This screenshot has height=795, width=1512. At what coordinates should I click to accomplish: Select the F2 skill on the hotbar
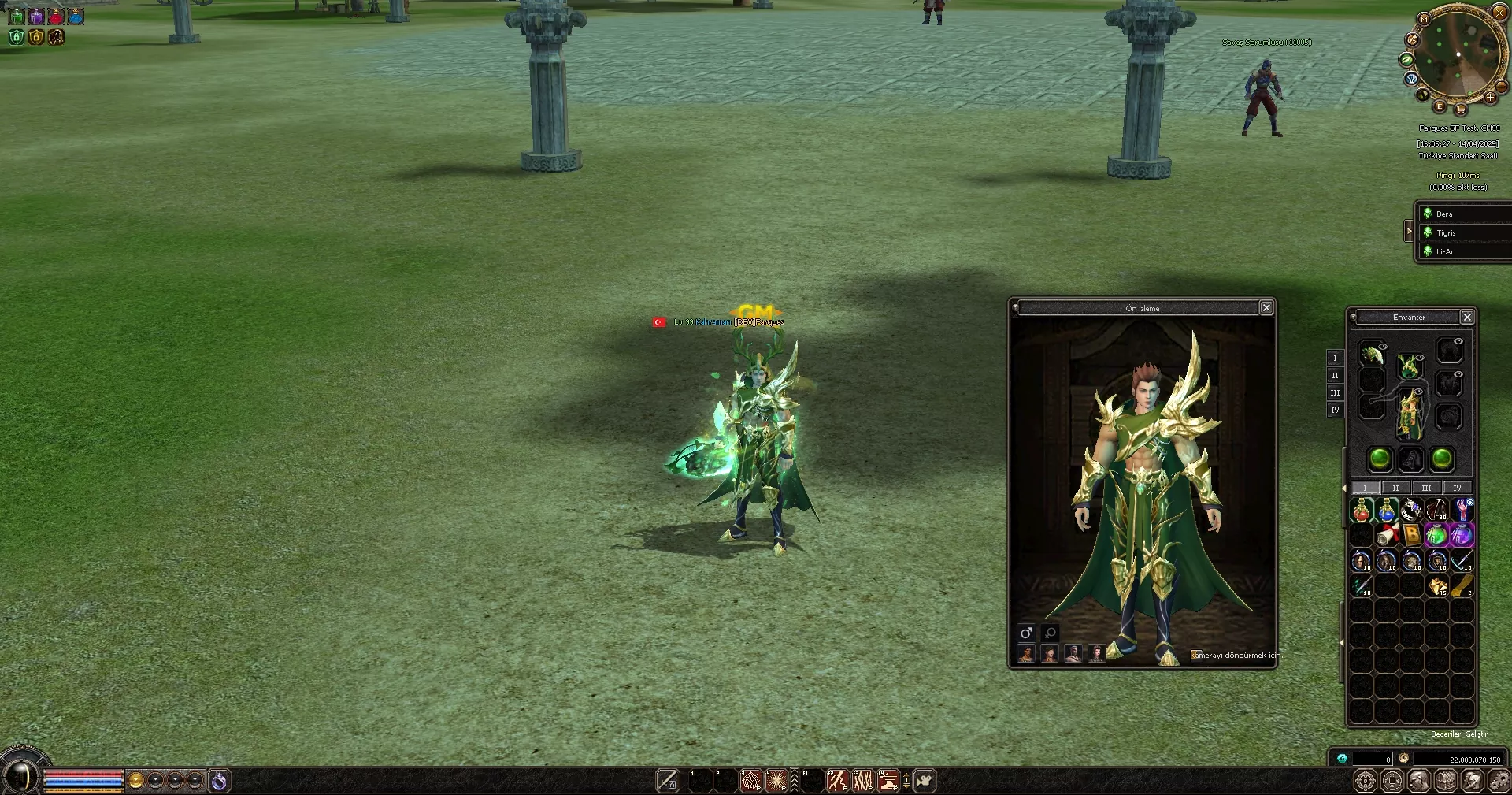[x=837, y=779]
